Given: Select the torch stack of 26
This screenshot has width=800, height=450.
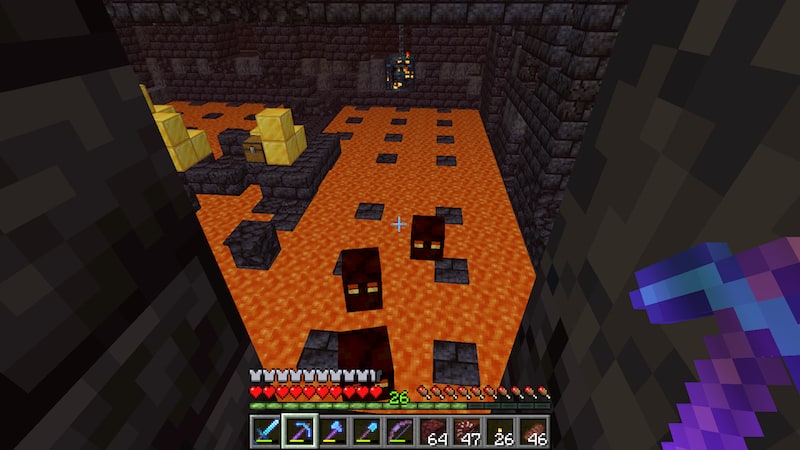Looking at the screenshot, I should coord(500,431).
